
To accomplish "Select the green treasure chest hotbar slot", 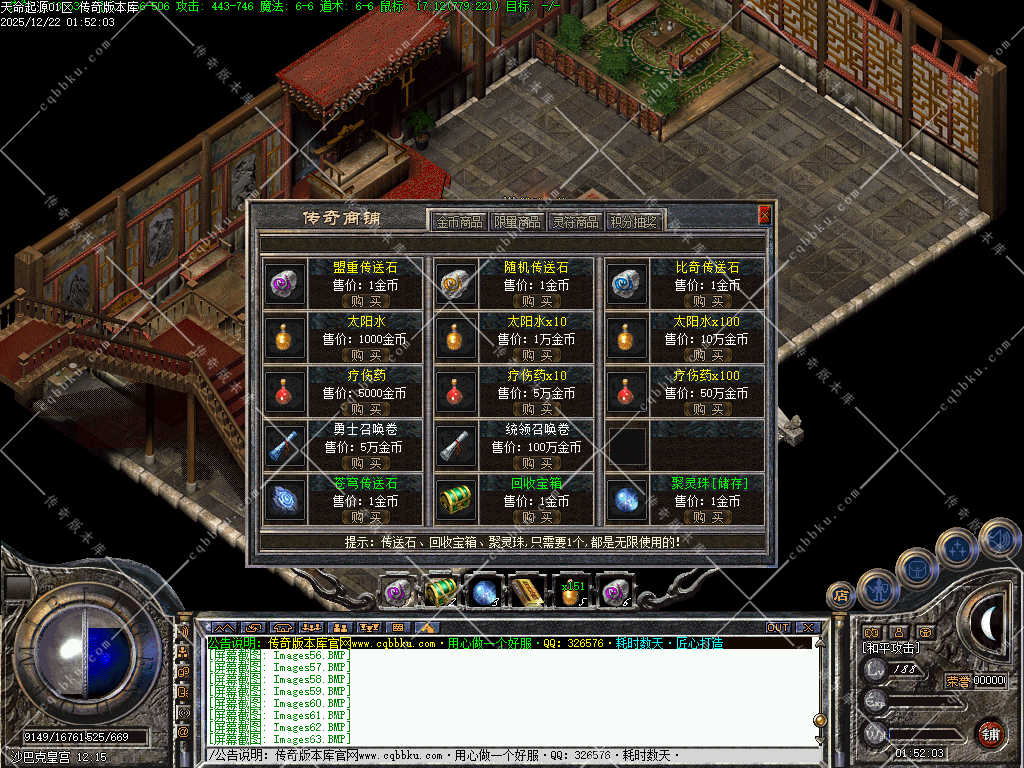I will coord(441,592).
